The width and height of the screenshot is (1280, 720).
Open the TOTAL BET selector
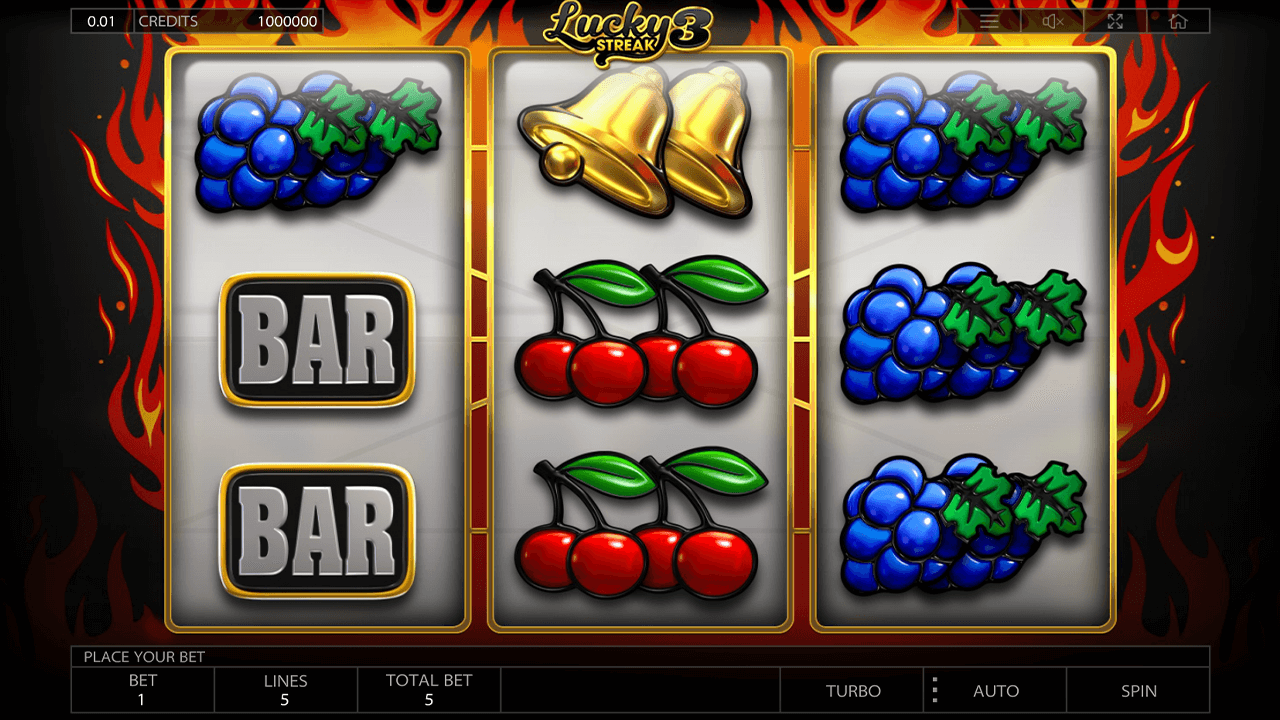pos(429,690)
